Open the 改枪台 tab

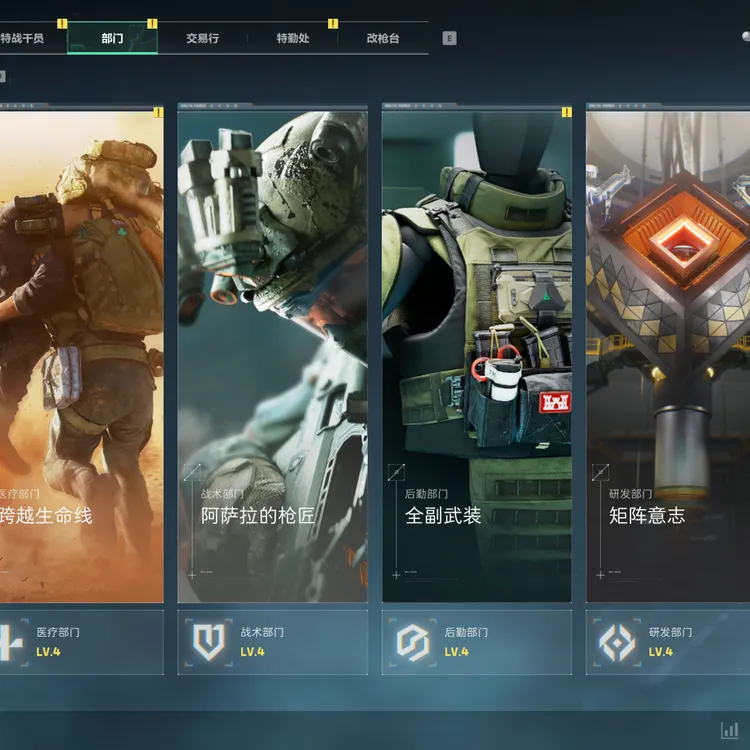tap(382, 39)
